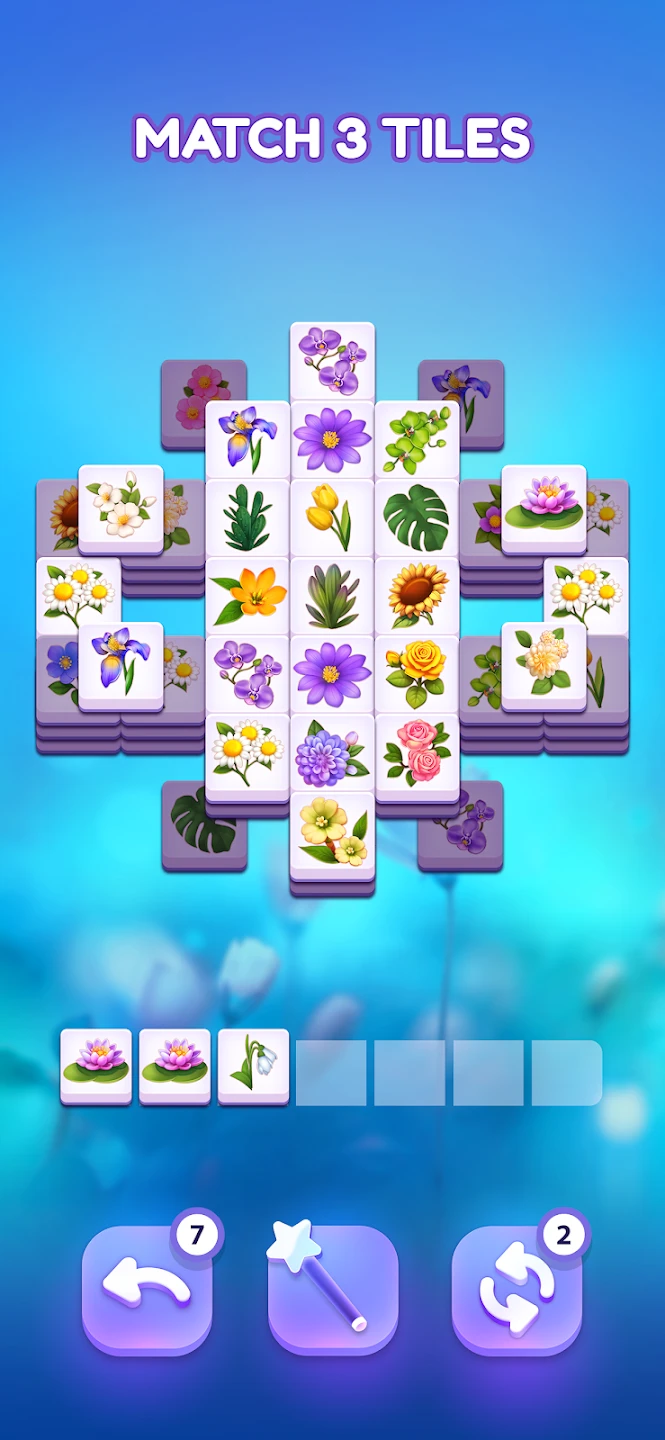Pick the yellow tulip tile
Screen dimensions: 665x1440
[332, 516]
